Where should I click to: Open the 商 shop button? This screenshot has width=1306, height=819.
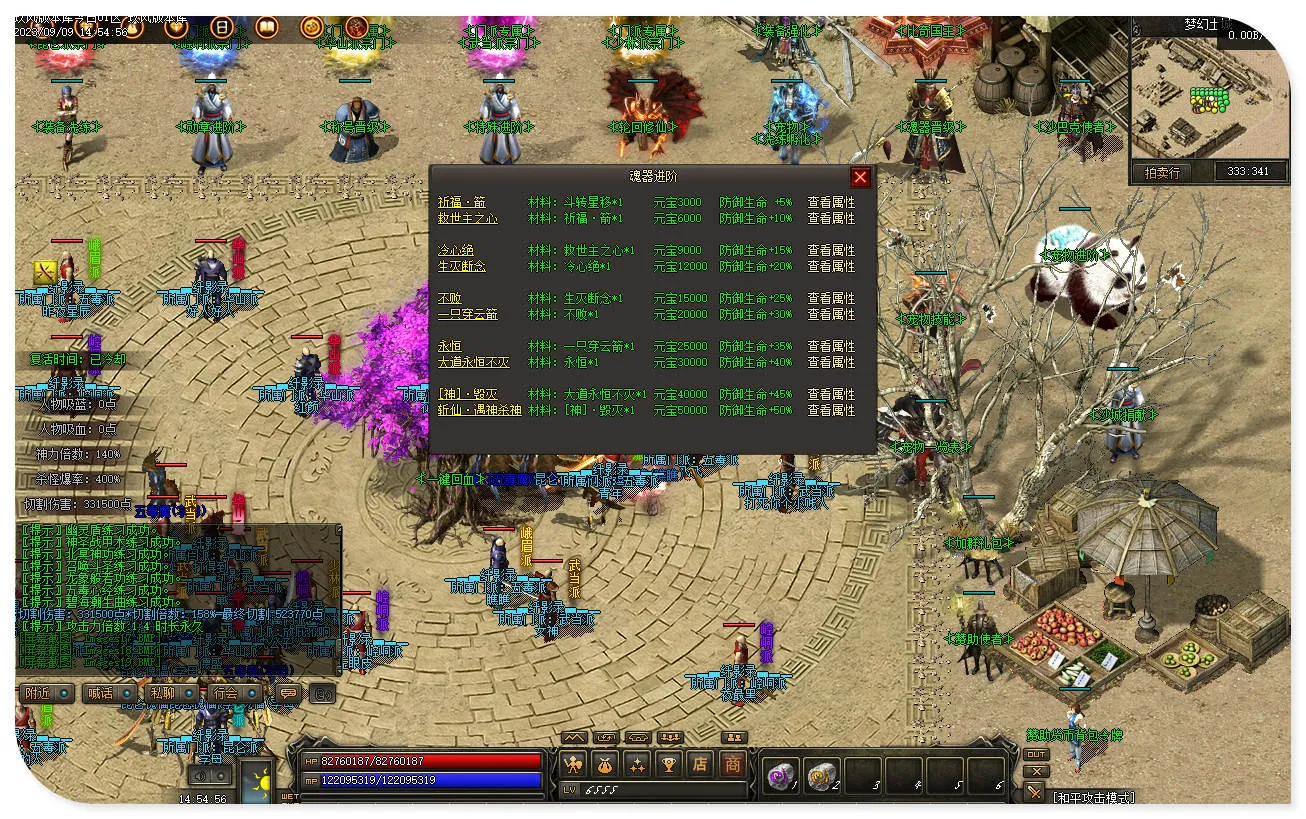pos(733,765)
